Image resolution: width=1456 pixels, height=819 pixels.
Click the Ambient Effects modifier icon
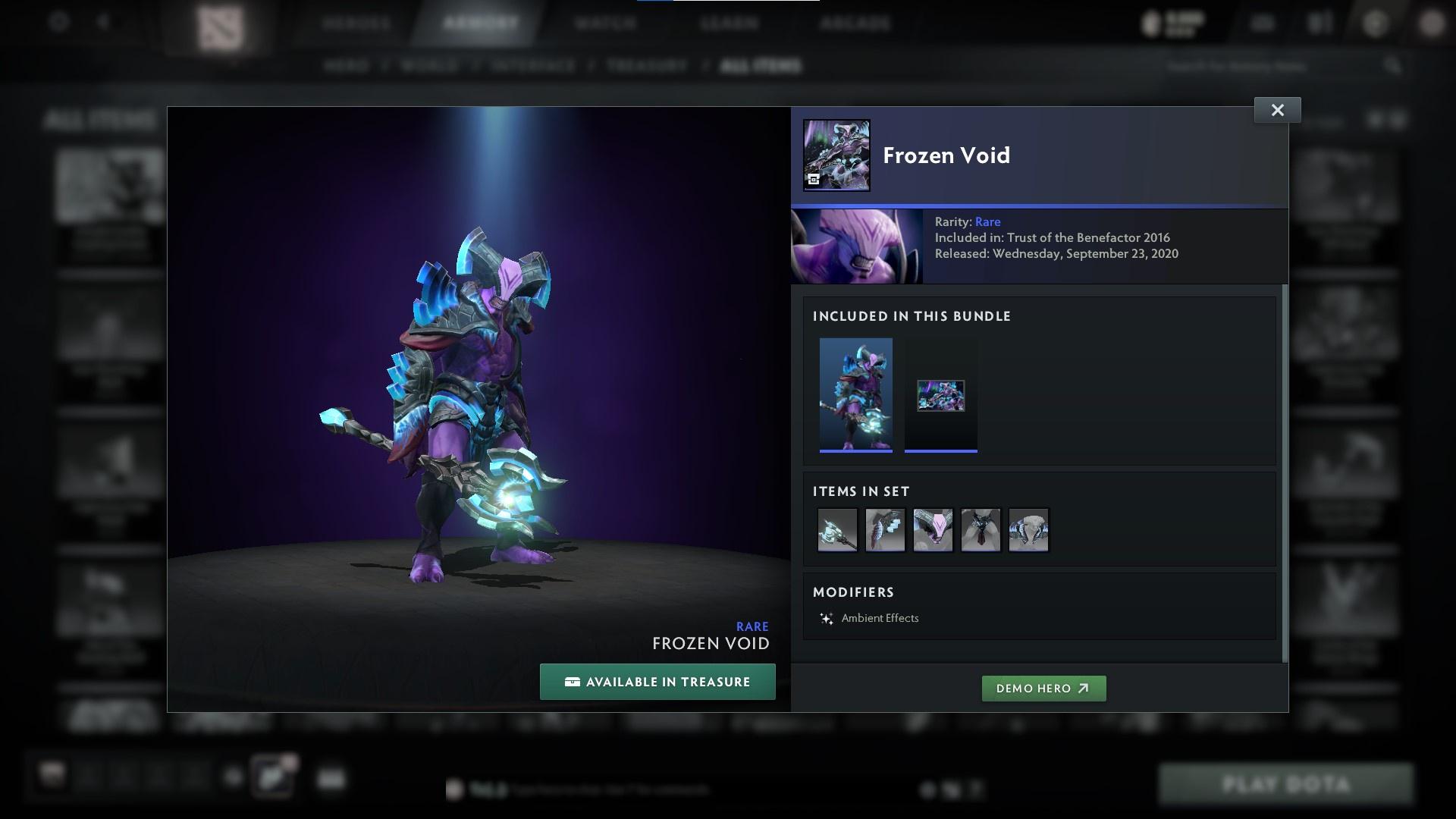coord(827,618)
